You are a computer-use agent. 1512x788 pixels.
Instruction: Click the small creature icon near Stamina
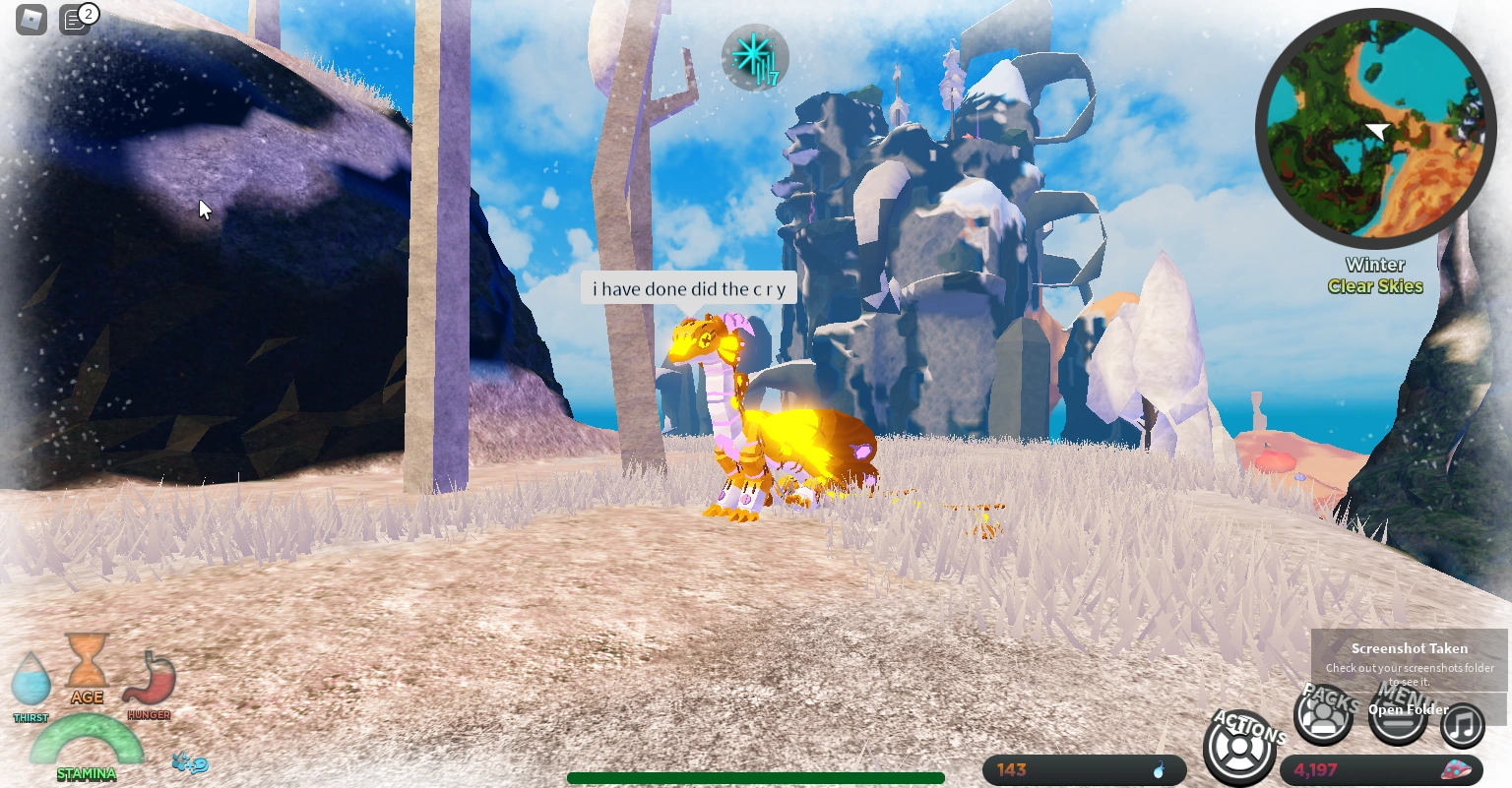coord(187,762)
